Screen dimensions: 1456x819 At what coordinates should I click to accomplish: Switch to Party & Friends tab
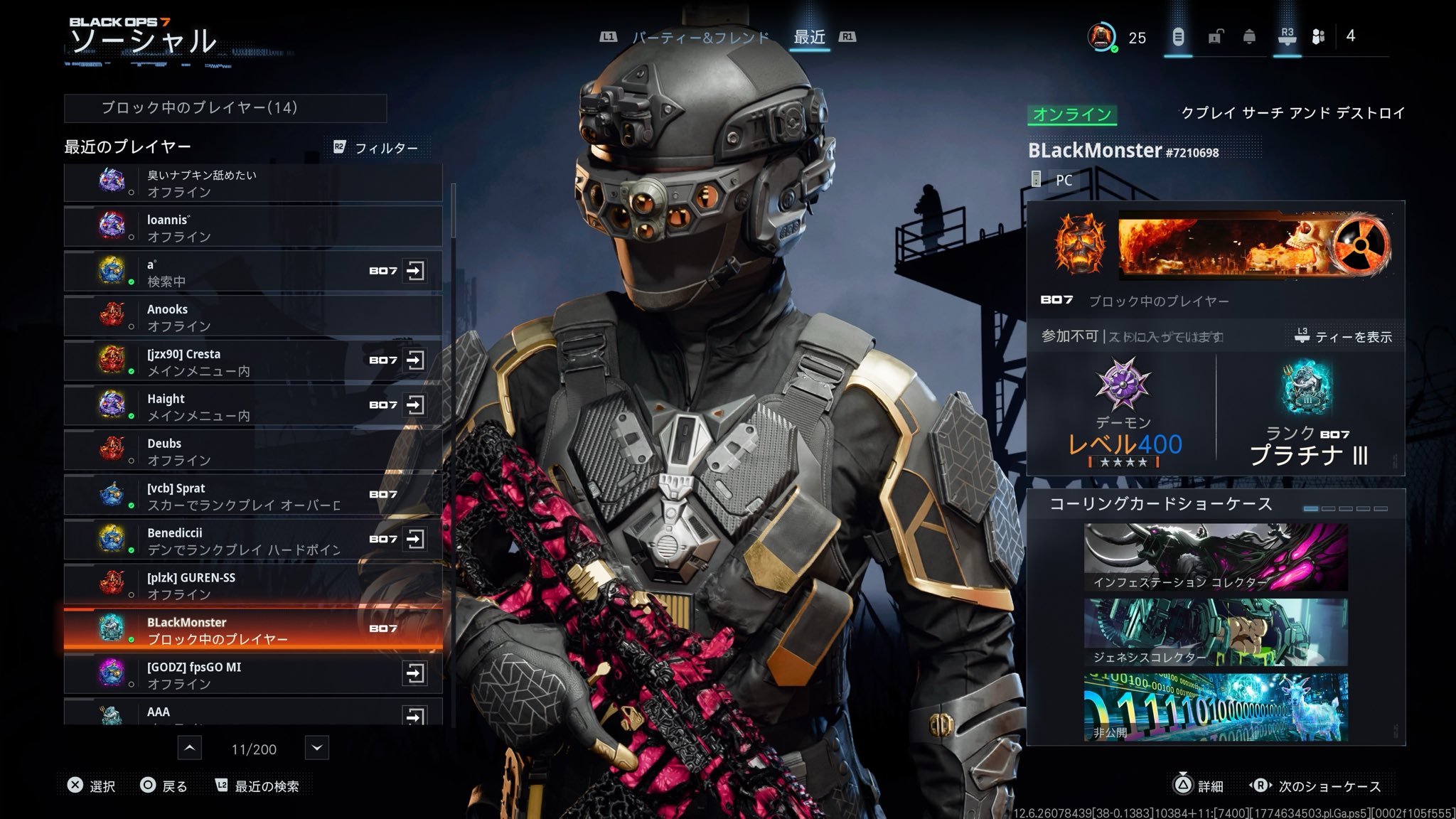coord(700,37)
